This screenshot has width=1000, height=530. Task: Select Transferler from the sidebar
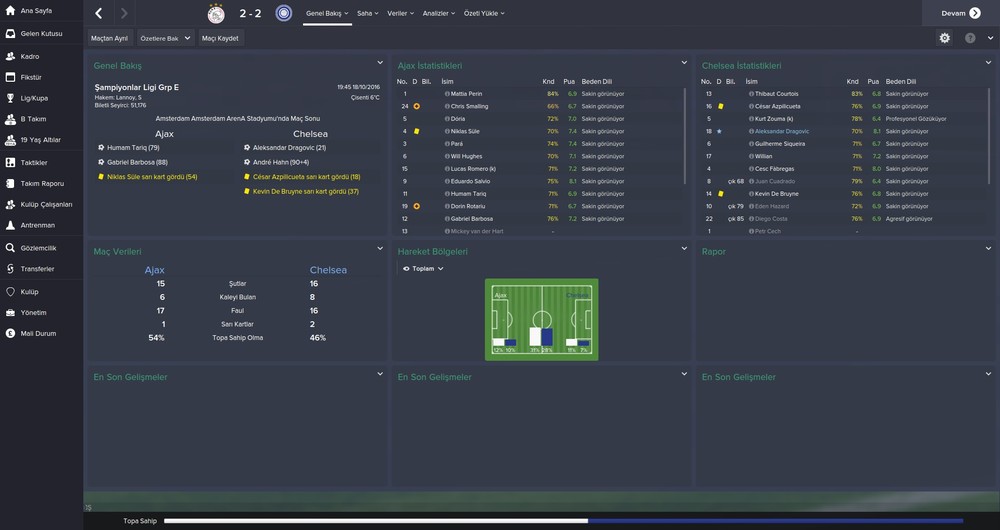pyautogui.click(x=37, y=268)
